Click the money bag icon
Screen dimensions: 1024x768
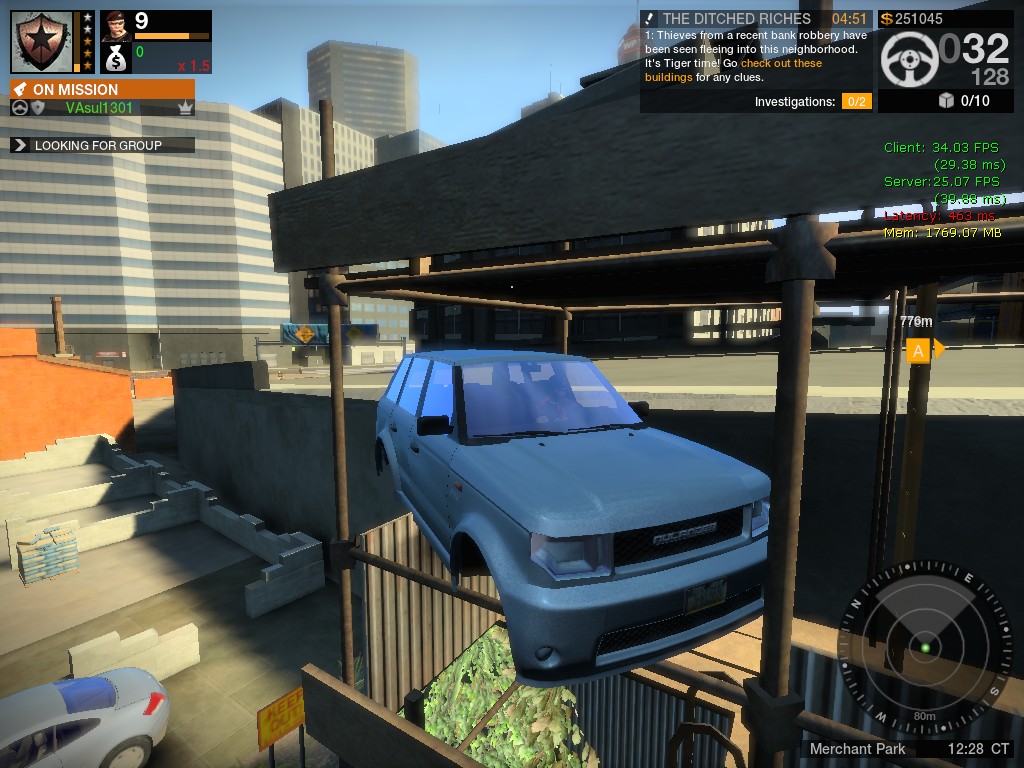(116, 58)
